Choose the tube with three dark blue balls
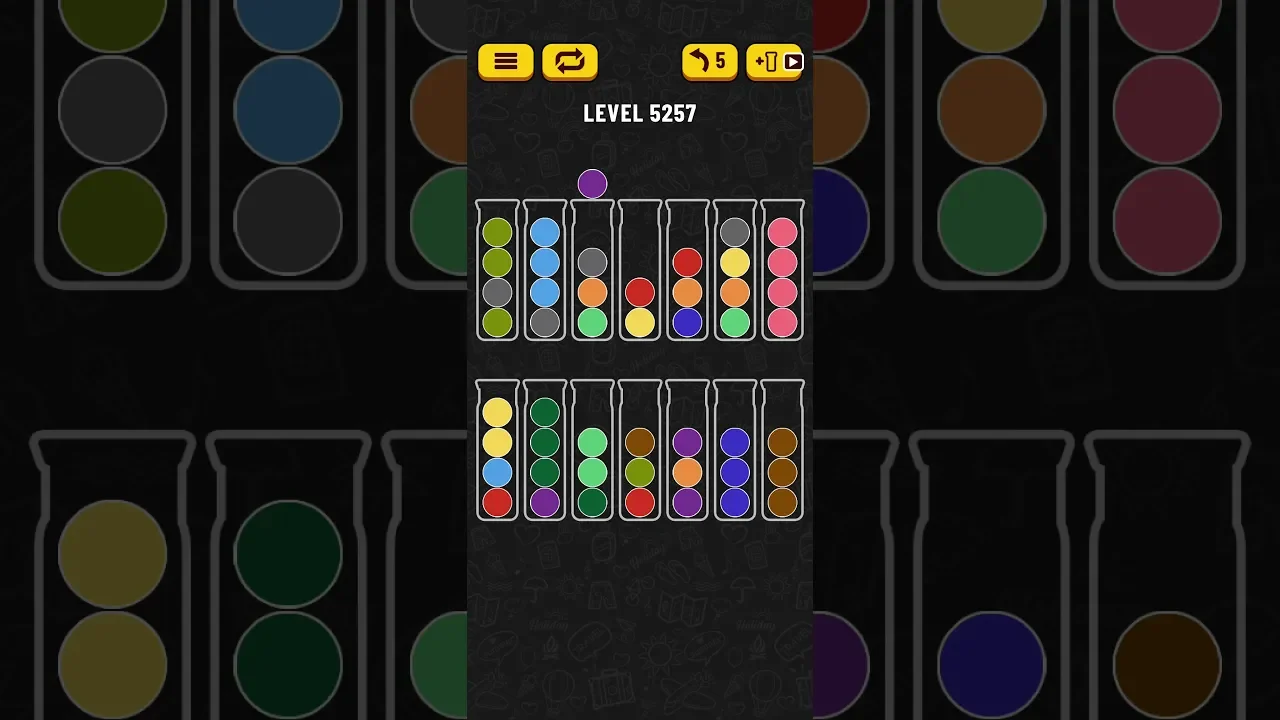 (x=735, y=452)
